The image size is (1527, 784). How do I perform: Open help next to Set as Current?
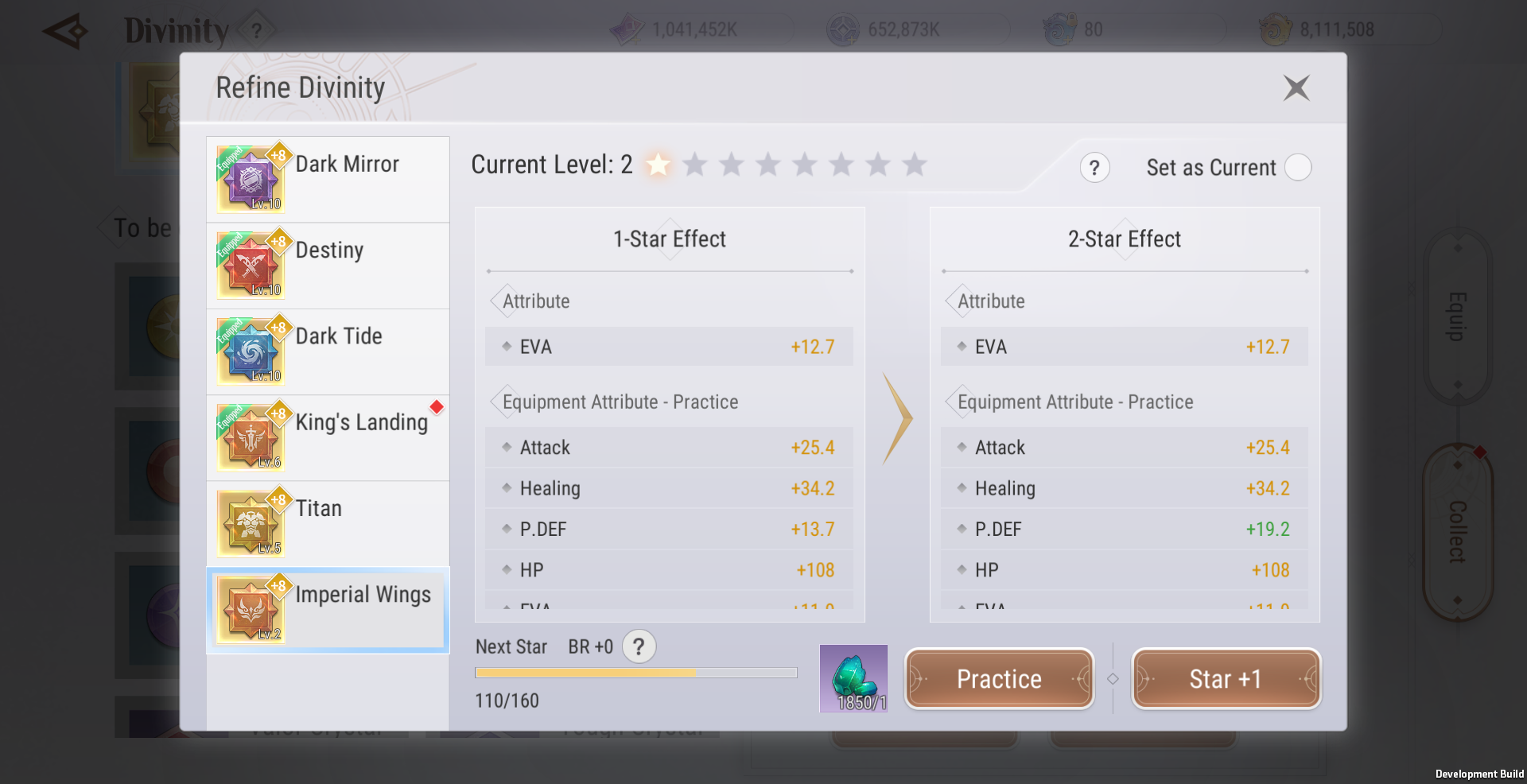click(1095, 168)
